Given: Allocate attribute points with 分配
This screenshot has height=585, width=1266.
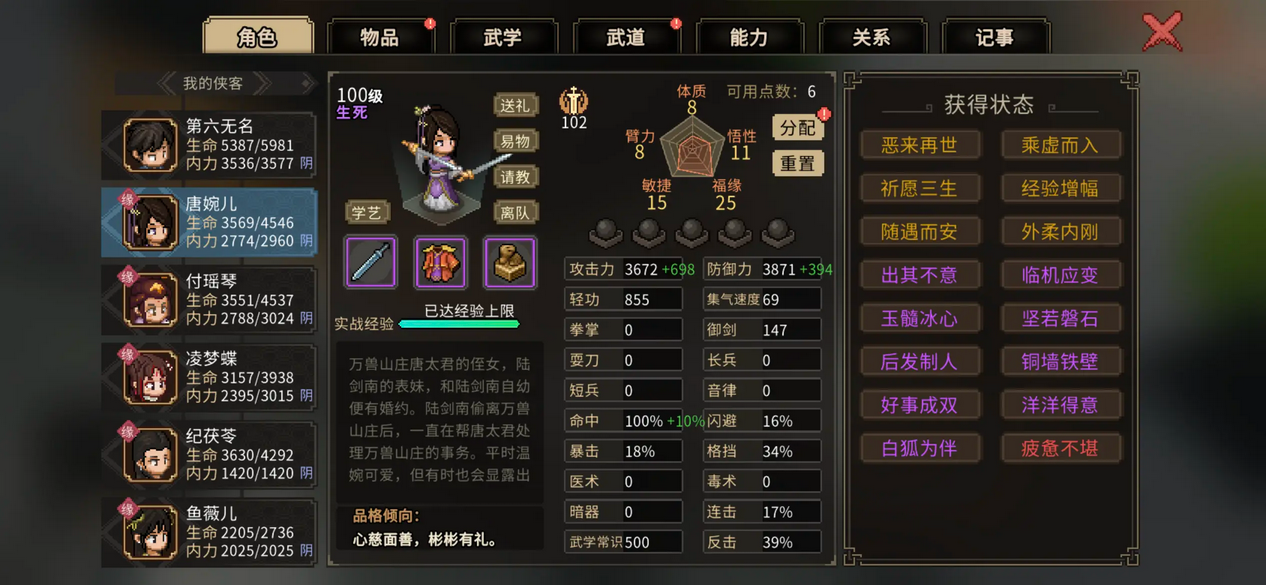Looking at the screenshot, I should click(797, 127).
